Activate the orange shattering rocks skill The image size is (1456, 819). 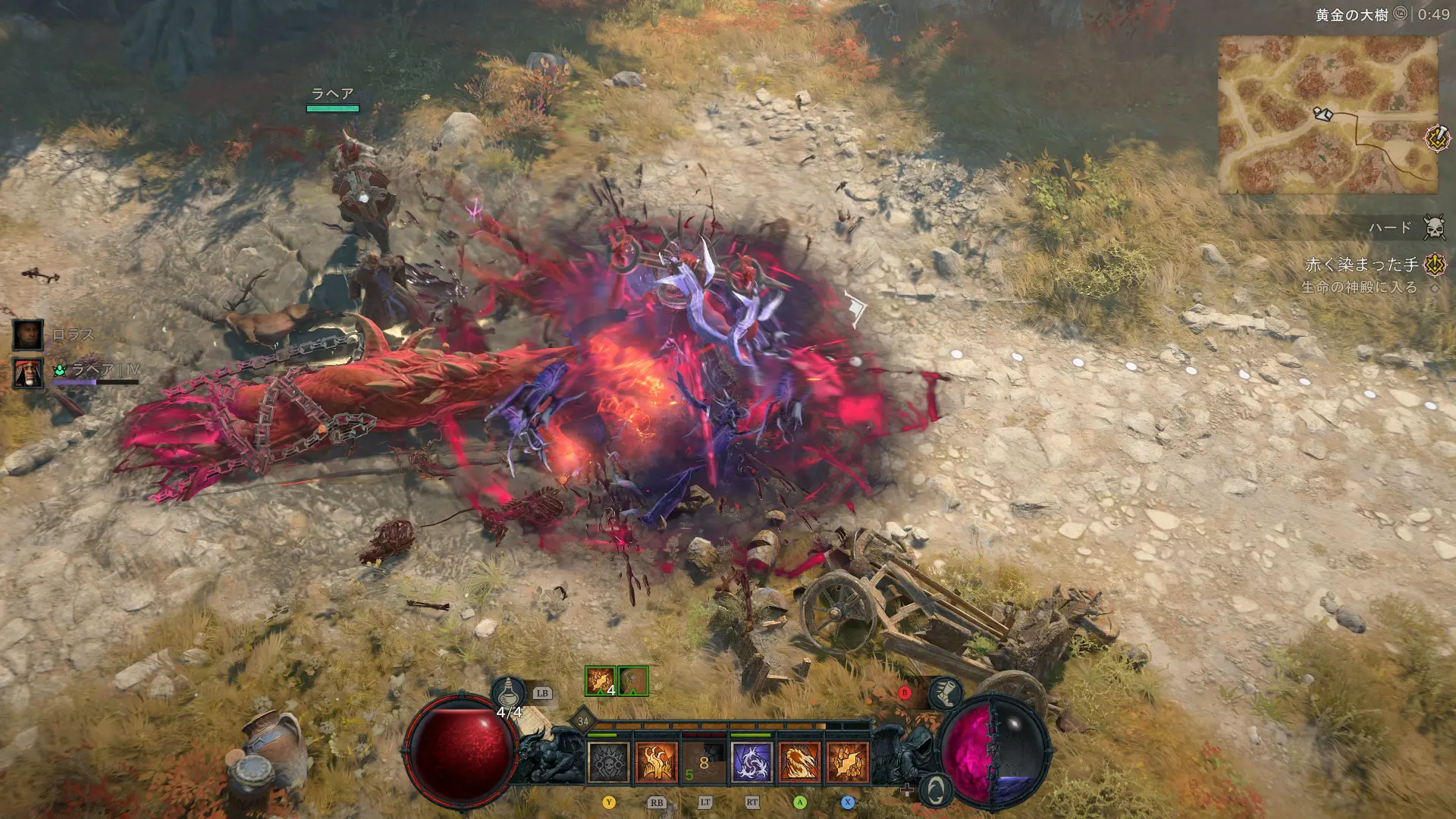847,761
